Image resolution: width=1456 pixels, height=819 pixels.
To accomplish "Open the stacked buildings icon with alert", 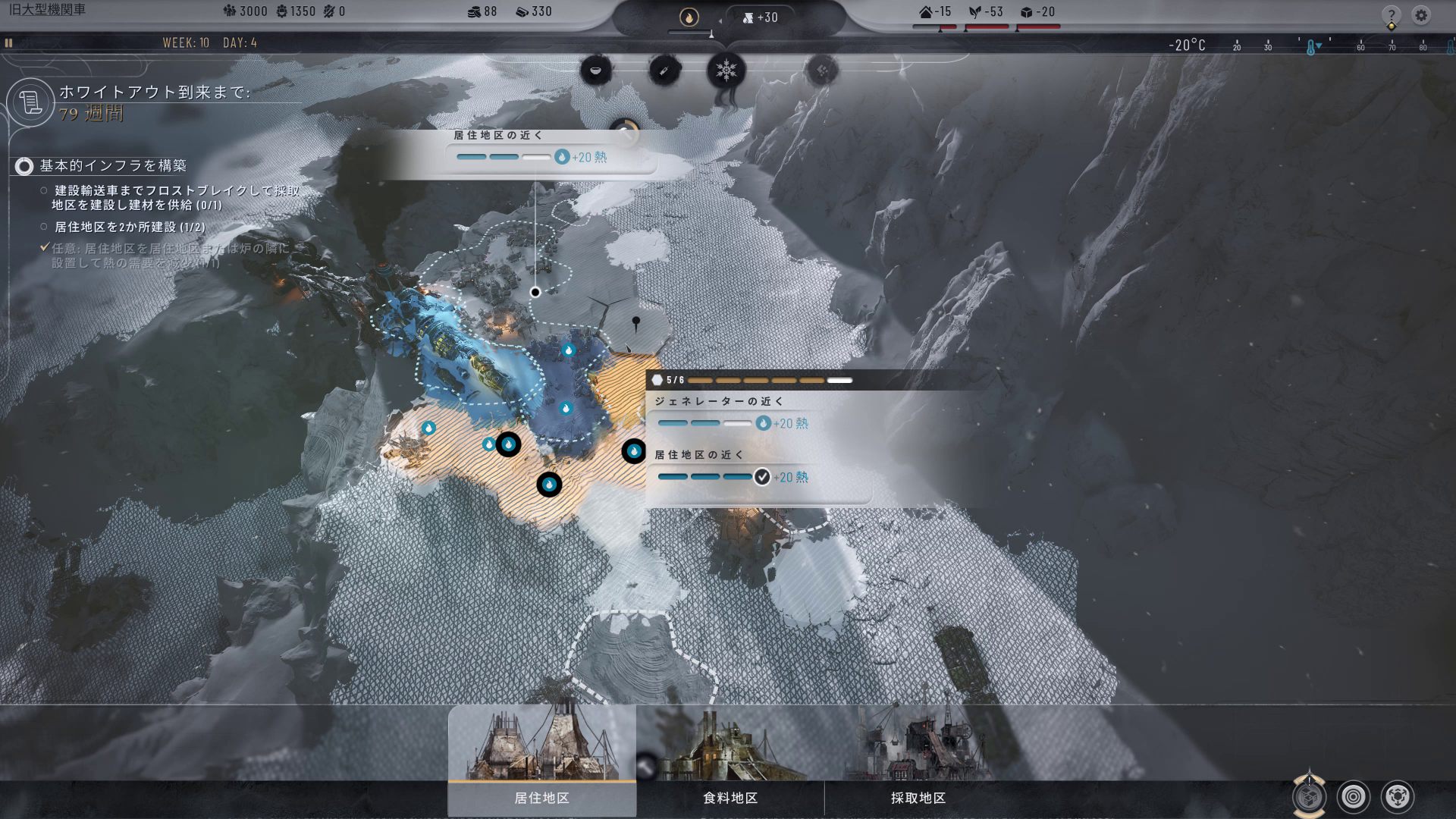I will click(x=1309, y=796).
